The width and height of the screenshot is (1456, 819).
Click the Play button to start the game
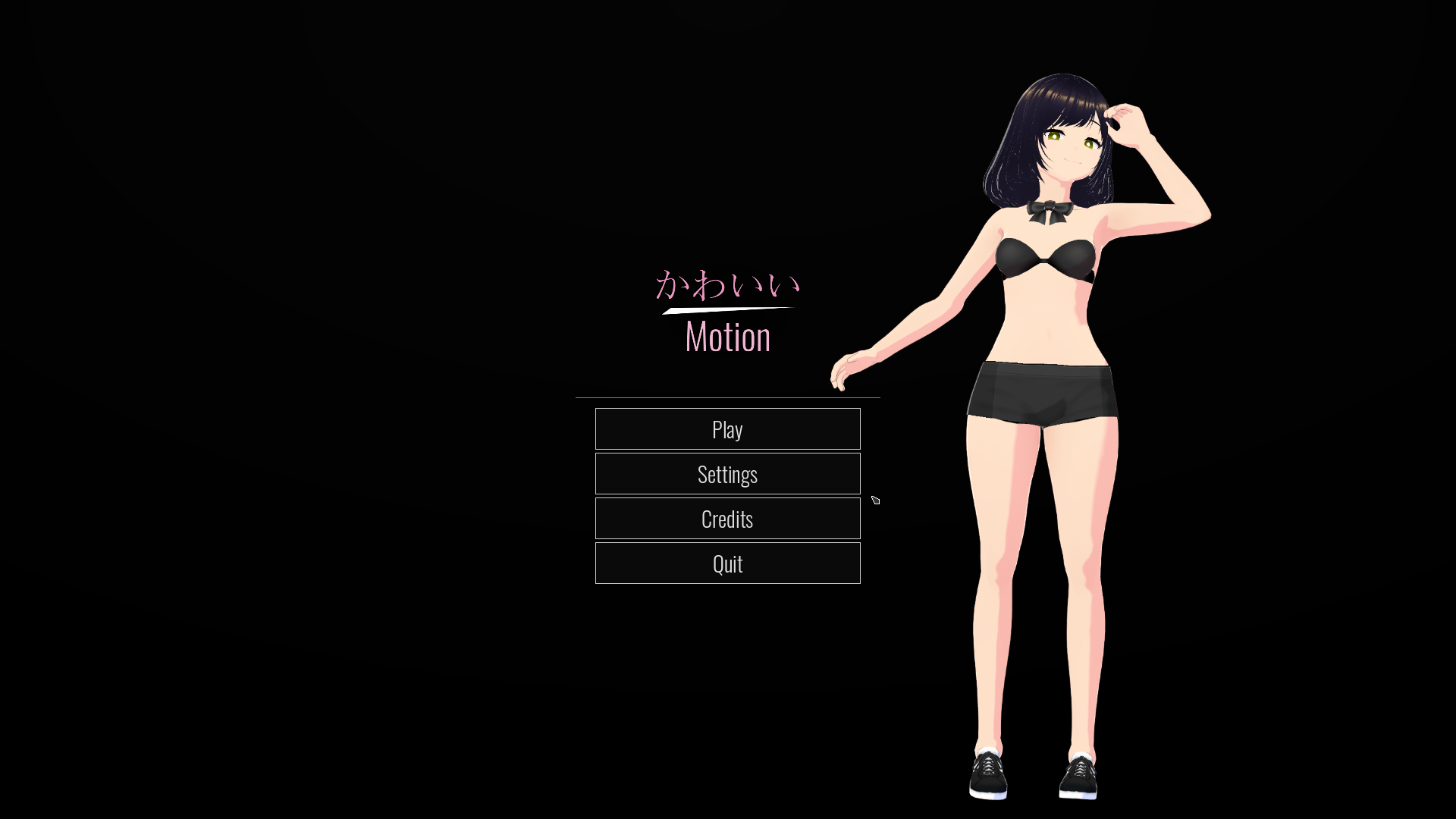(727, 429)
